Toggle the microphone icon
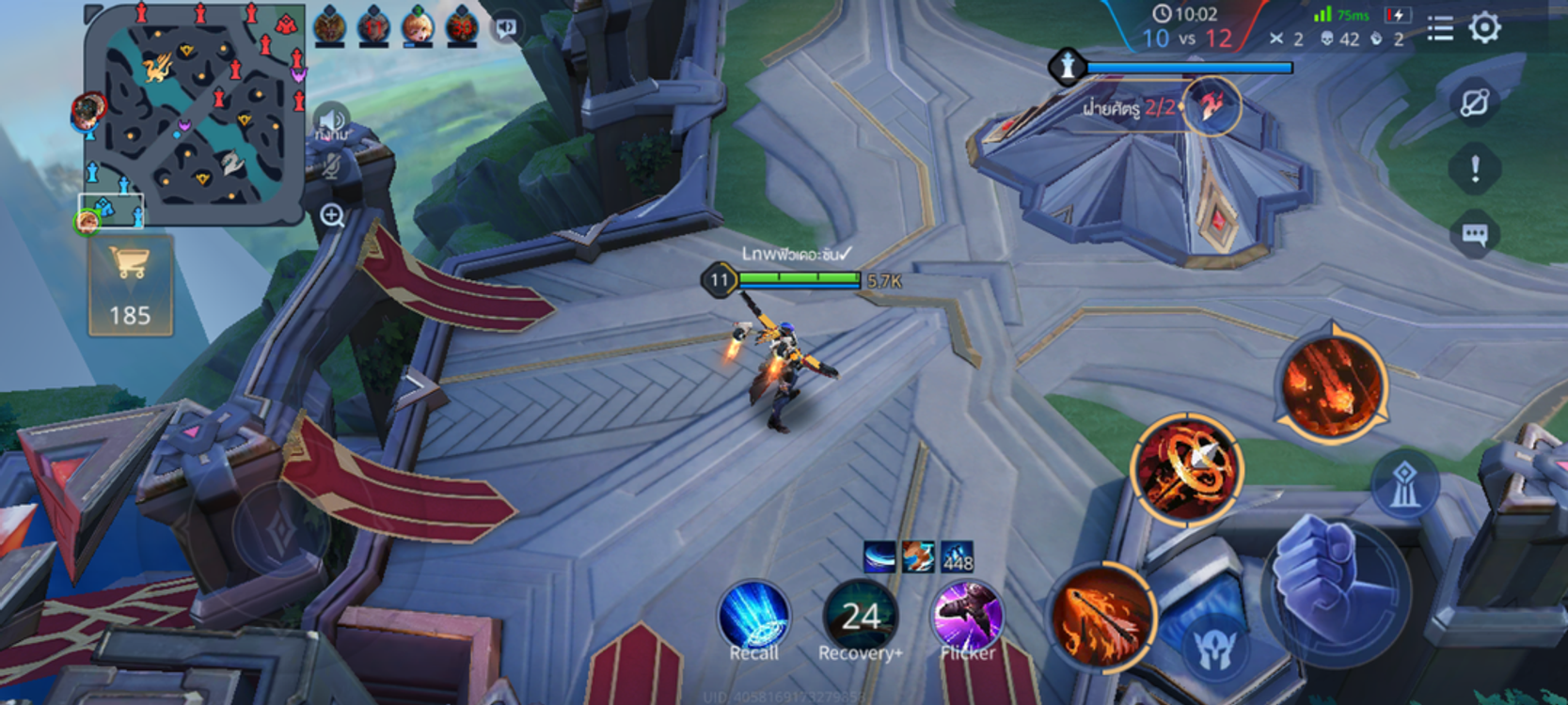This screenshot has height=705, width=1568. pyautogui.click(x=330, y=166)
